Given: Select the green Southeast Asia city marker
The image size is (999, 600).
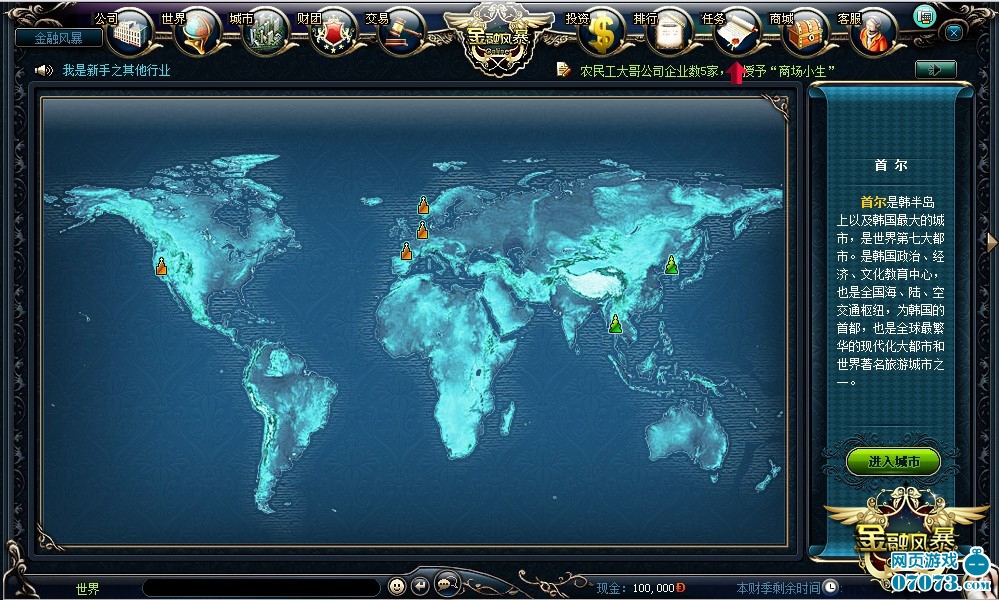Looking at the screenshot, I should (x=615, y=323).
